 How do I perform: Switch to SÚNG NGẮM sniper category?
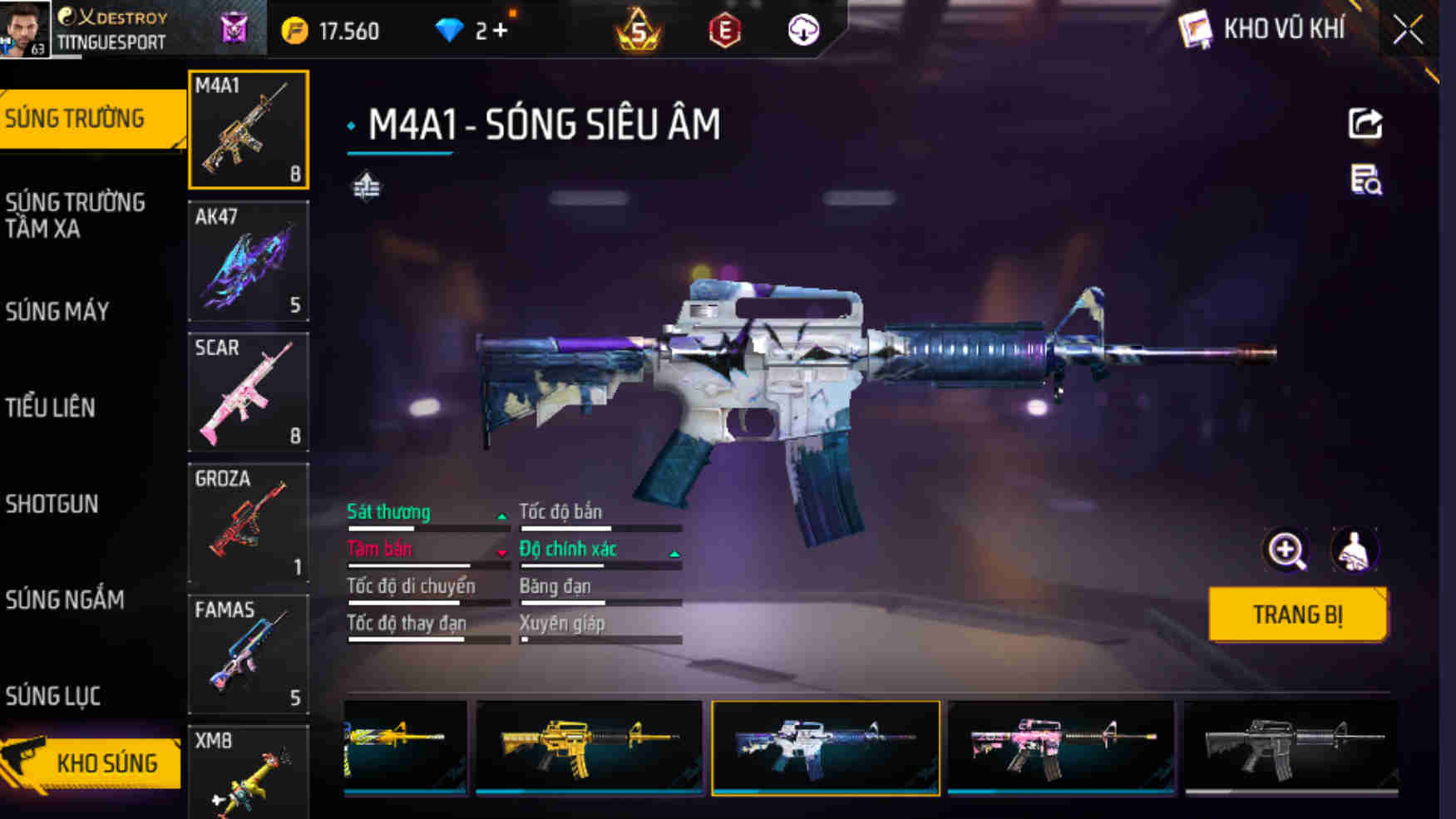coord(65,599)
